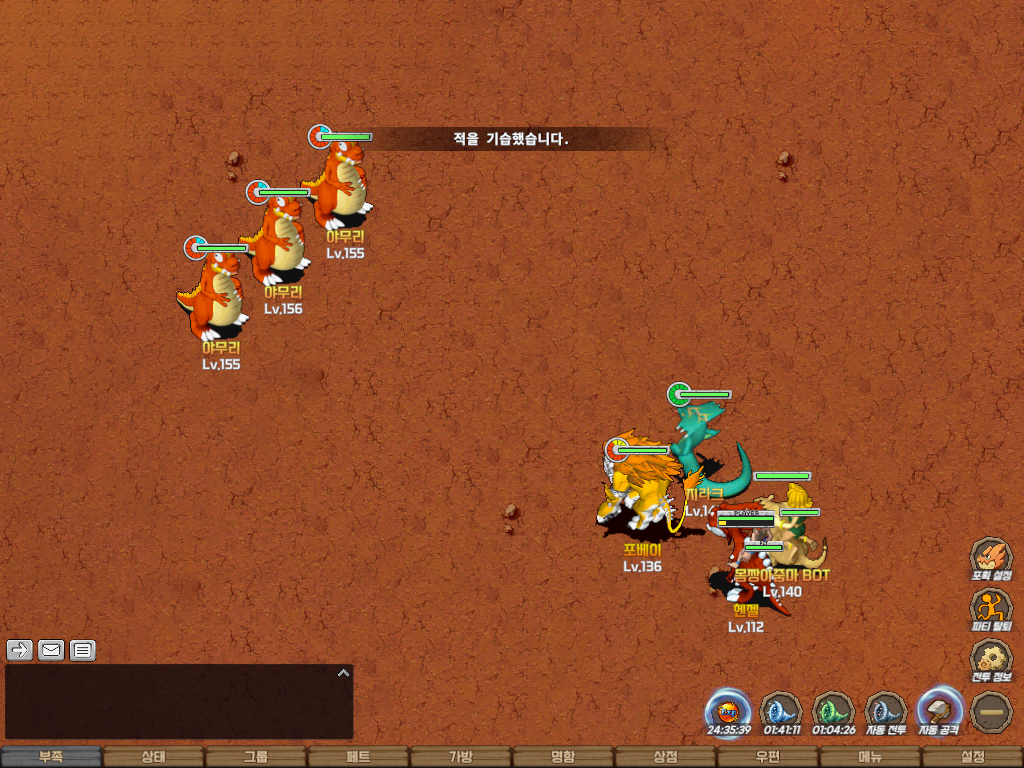Open the 부족 (tribe) tab
1024x768 pixels.
click(x=51, y=757)
